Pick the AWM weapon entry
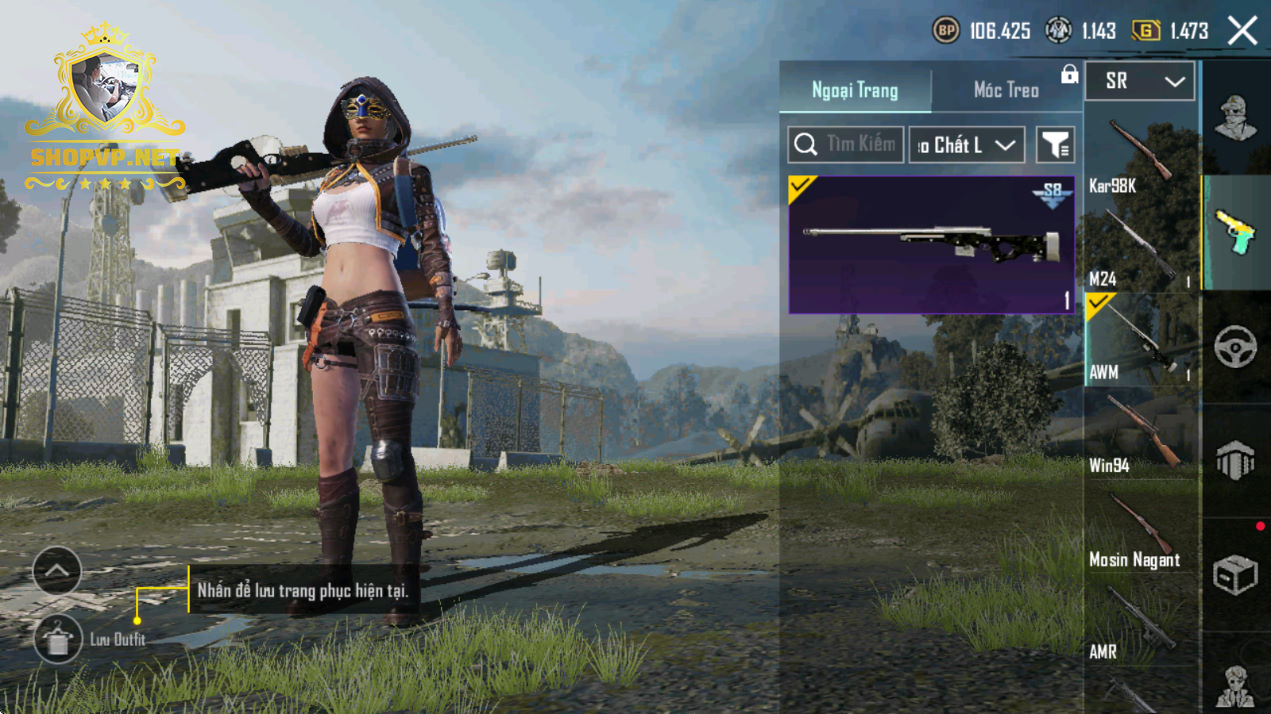This screenshot has width=1271, height=714. [x=1140, y=341]
